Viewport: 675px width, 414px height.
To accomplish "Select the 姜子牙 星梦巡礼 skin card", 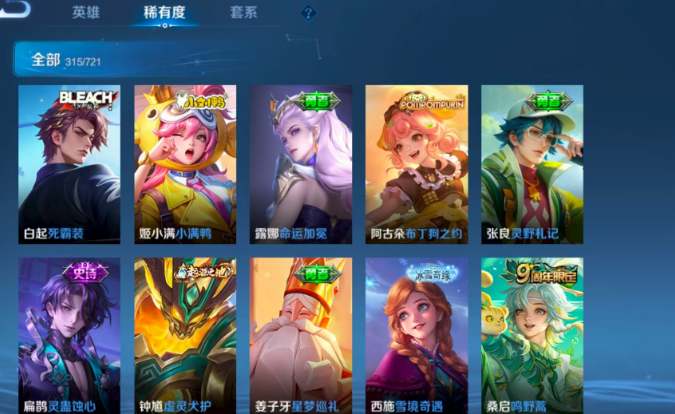I will [x=301, y=336].
